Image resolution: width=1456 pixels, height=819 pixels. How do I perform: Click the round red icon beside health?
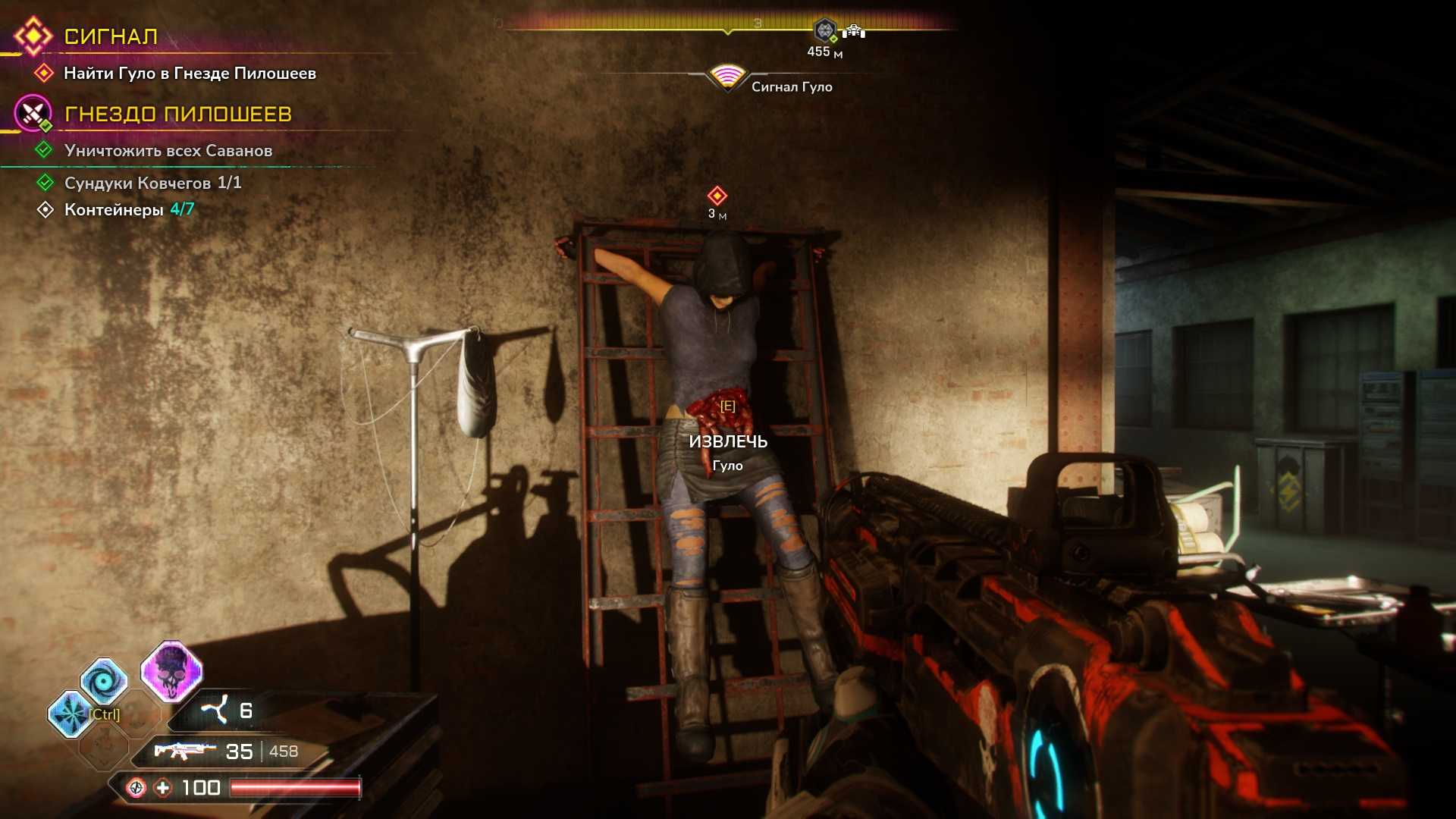click(136, 788)
